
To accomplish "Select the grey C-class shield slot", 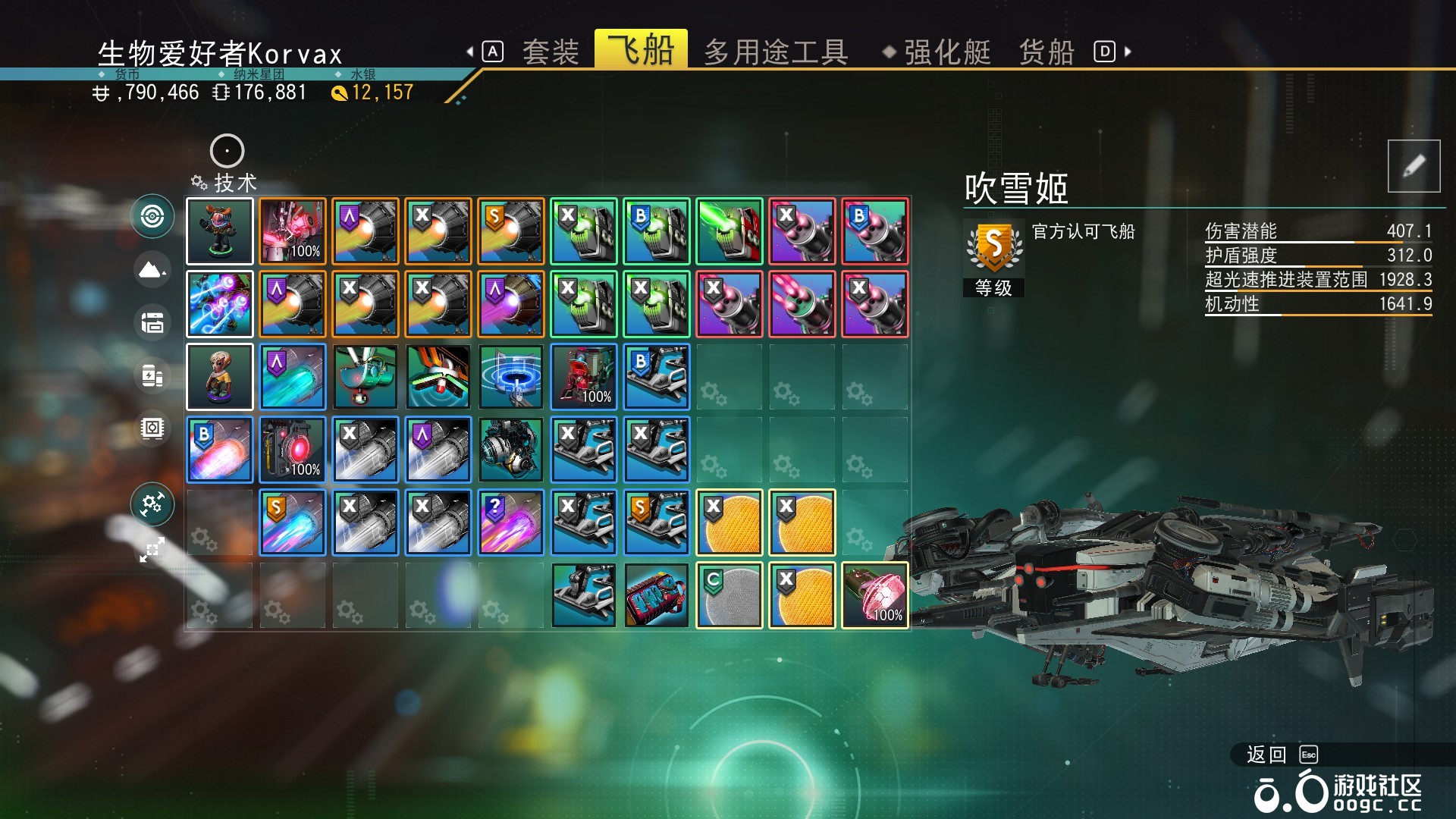I will [x=730, y=595].
